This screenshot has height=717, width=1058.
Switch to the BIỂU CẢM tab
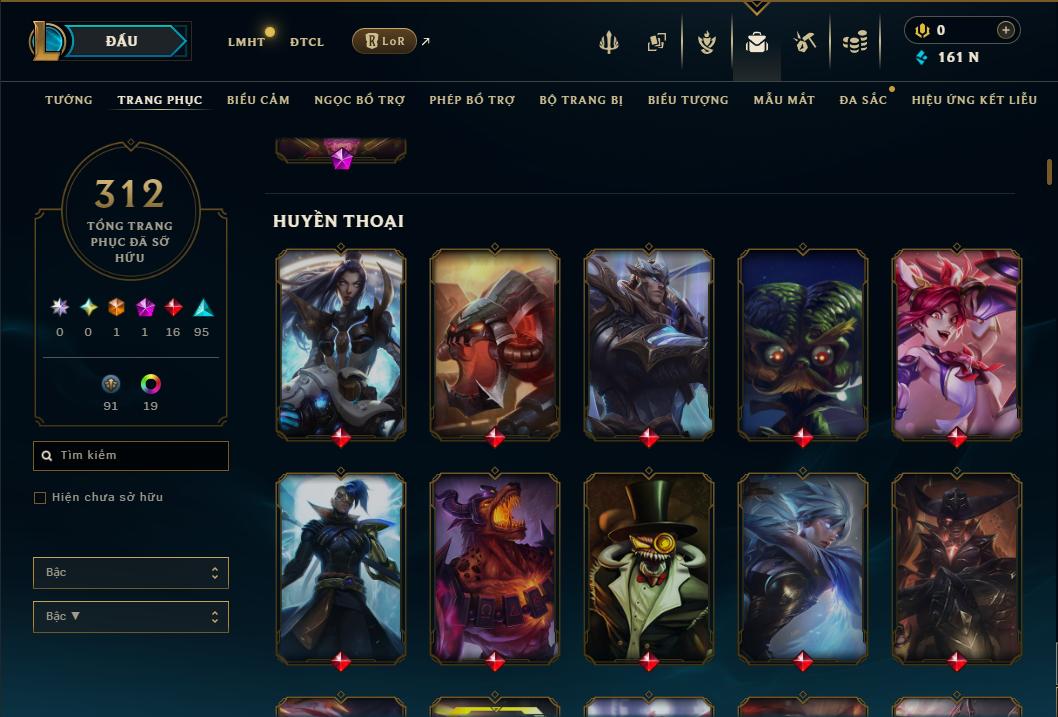258,100
